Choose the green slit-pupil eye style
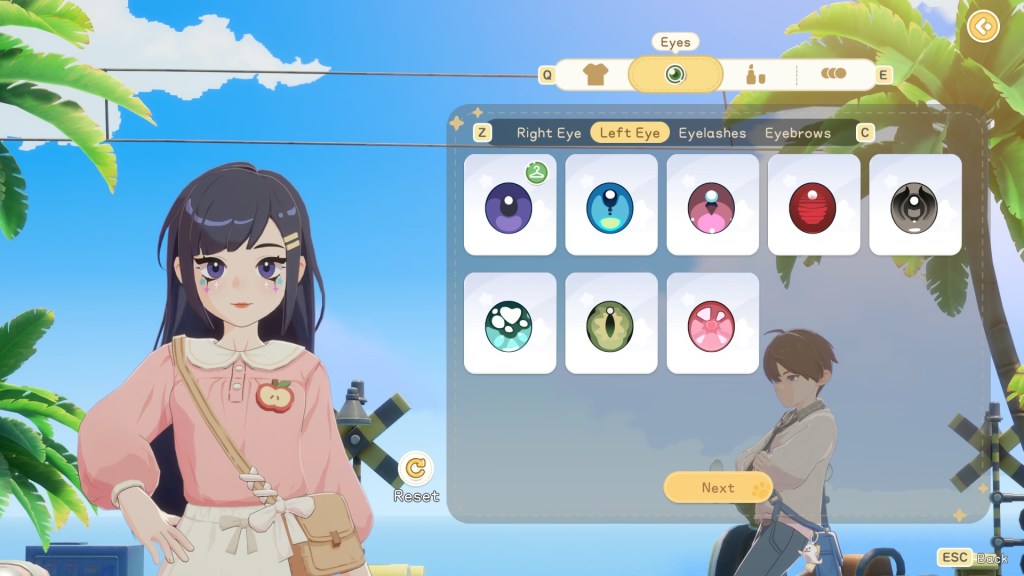This screenshot has height=576, width=1024. pyautogui.click(x=611, y=324)
